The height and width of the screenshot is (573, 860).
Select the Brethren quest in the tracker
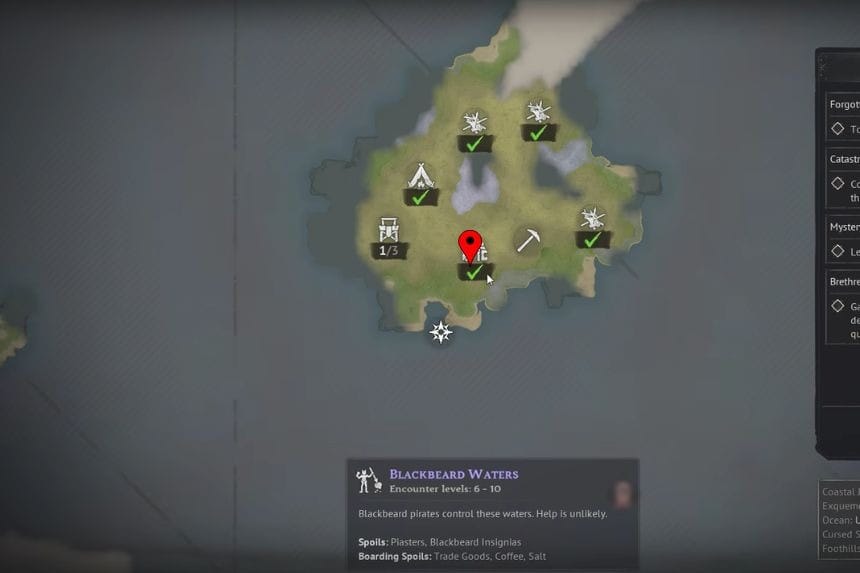(843, 282)
